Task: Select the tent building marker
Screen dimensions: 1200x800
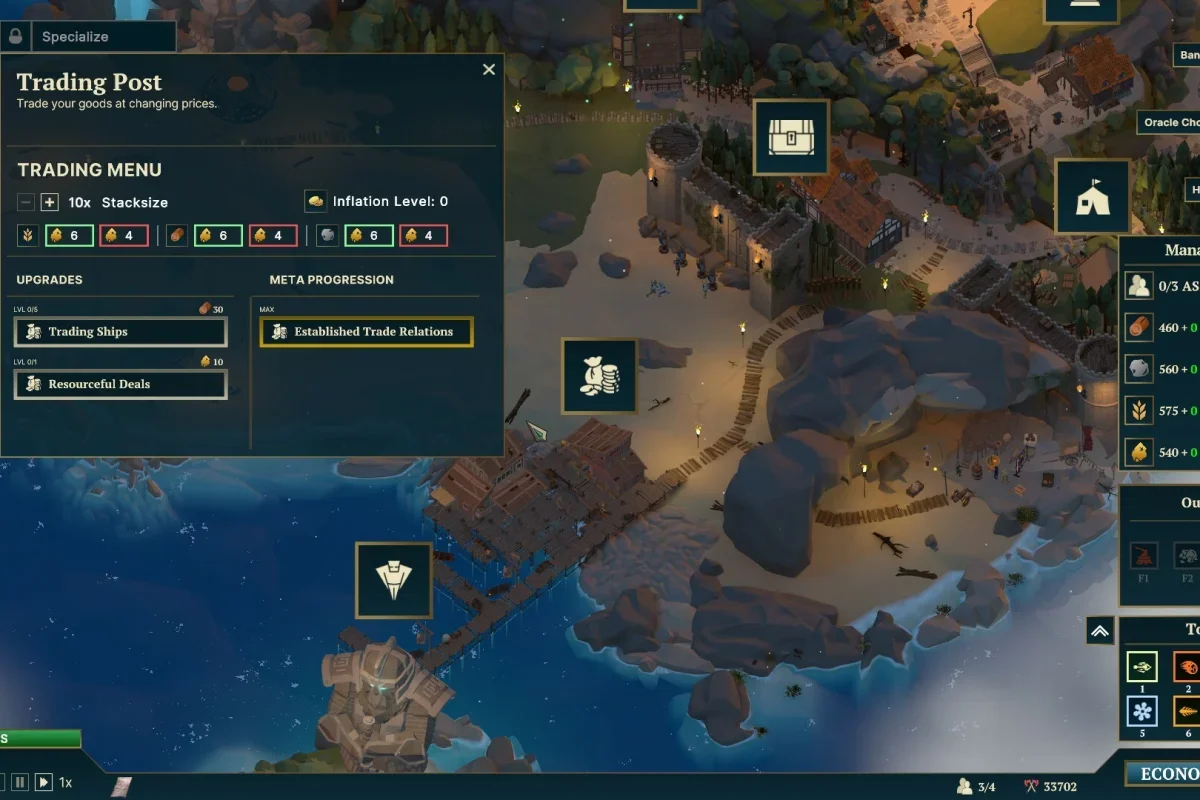Action: tap(1092, 197)
